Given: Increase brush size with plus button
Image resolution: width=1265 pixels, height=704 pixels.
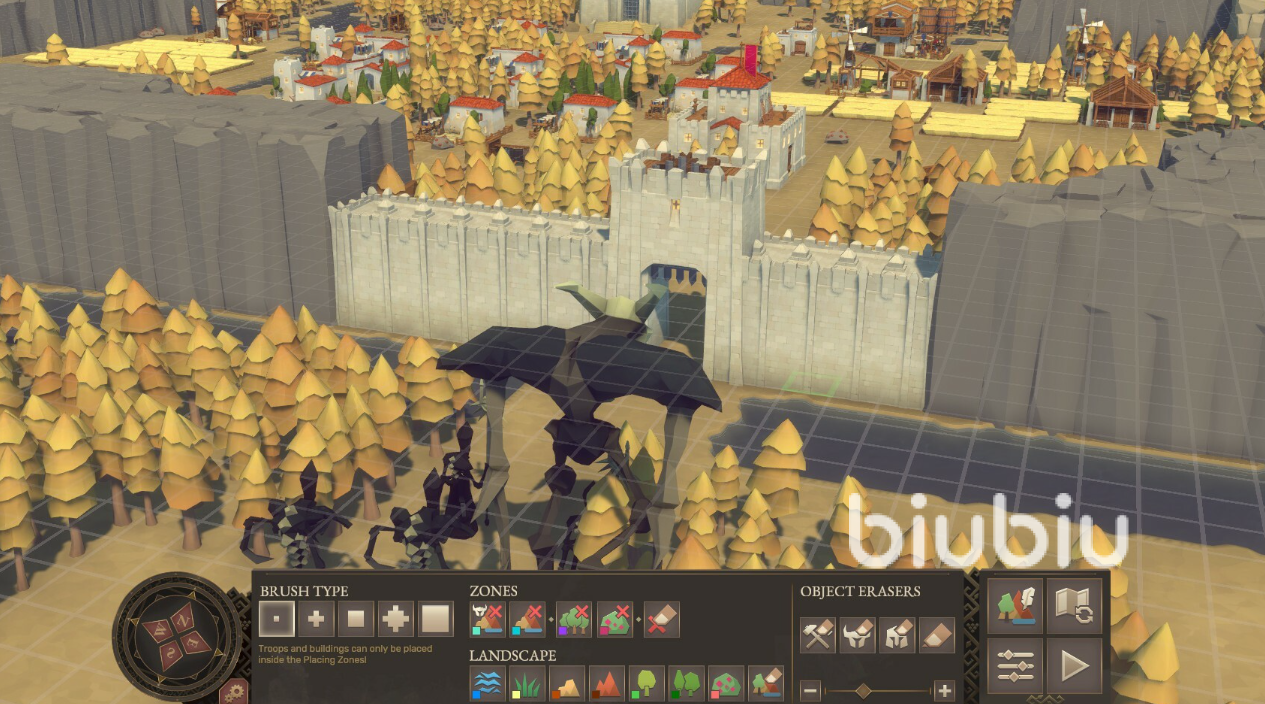Looking at the screenshot, I should [943, 690].
